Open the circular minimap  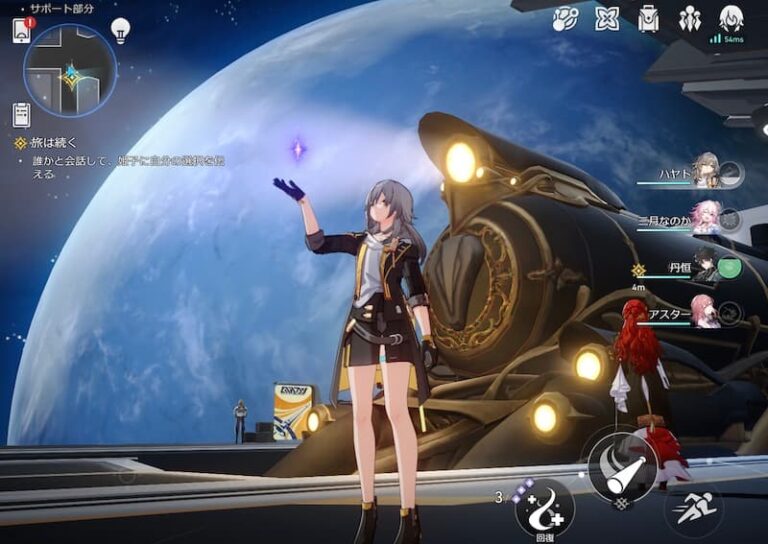[x=70, y=71]
